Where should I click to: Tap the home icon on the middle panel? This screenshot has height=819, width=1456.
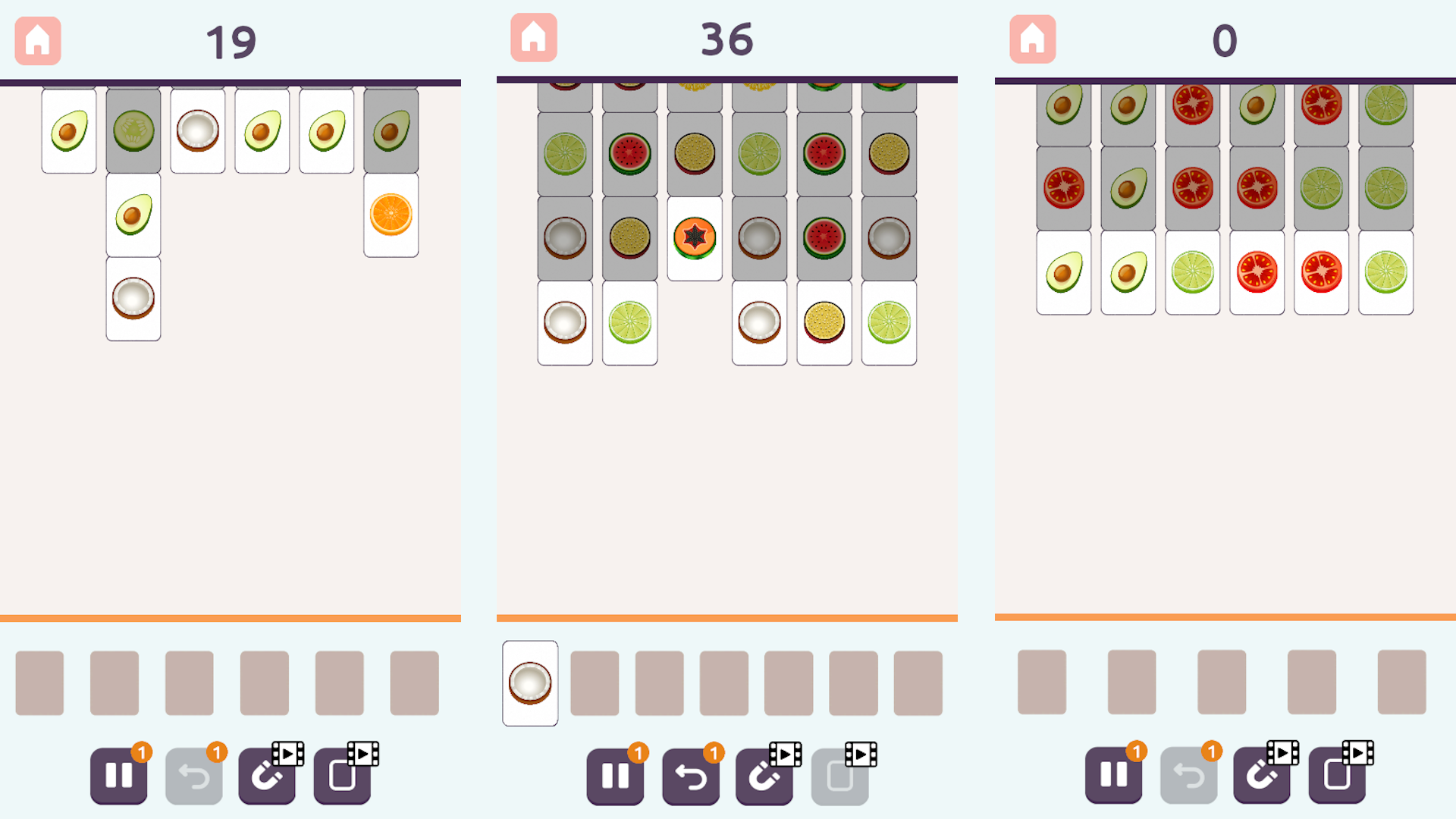point(534,36)
